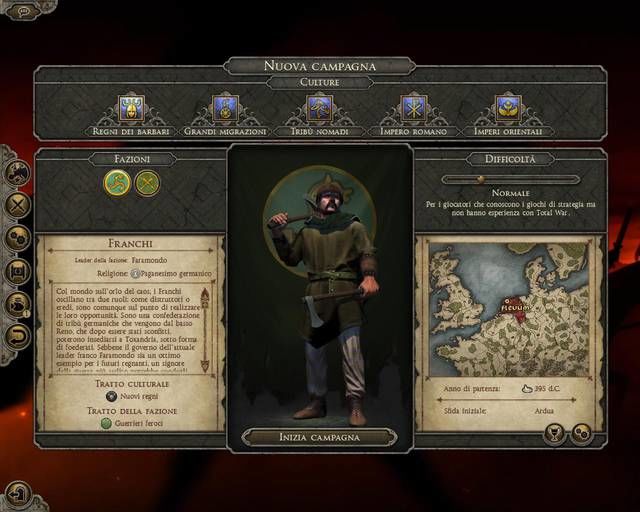Click the linked circles icon below the map
This screenshot has width=640, height=512.
[581, 432]
